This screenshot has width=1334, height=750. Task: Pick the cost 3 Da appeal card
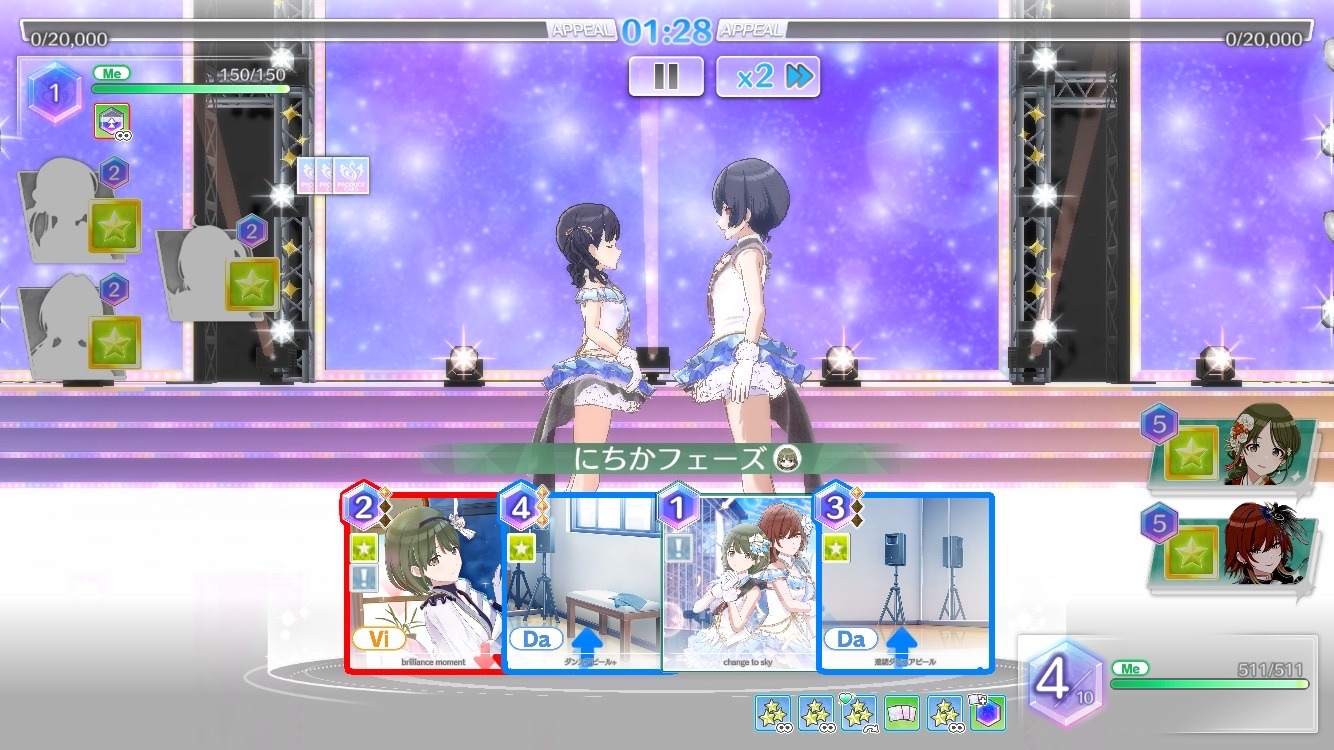click(905, 582)
